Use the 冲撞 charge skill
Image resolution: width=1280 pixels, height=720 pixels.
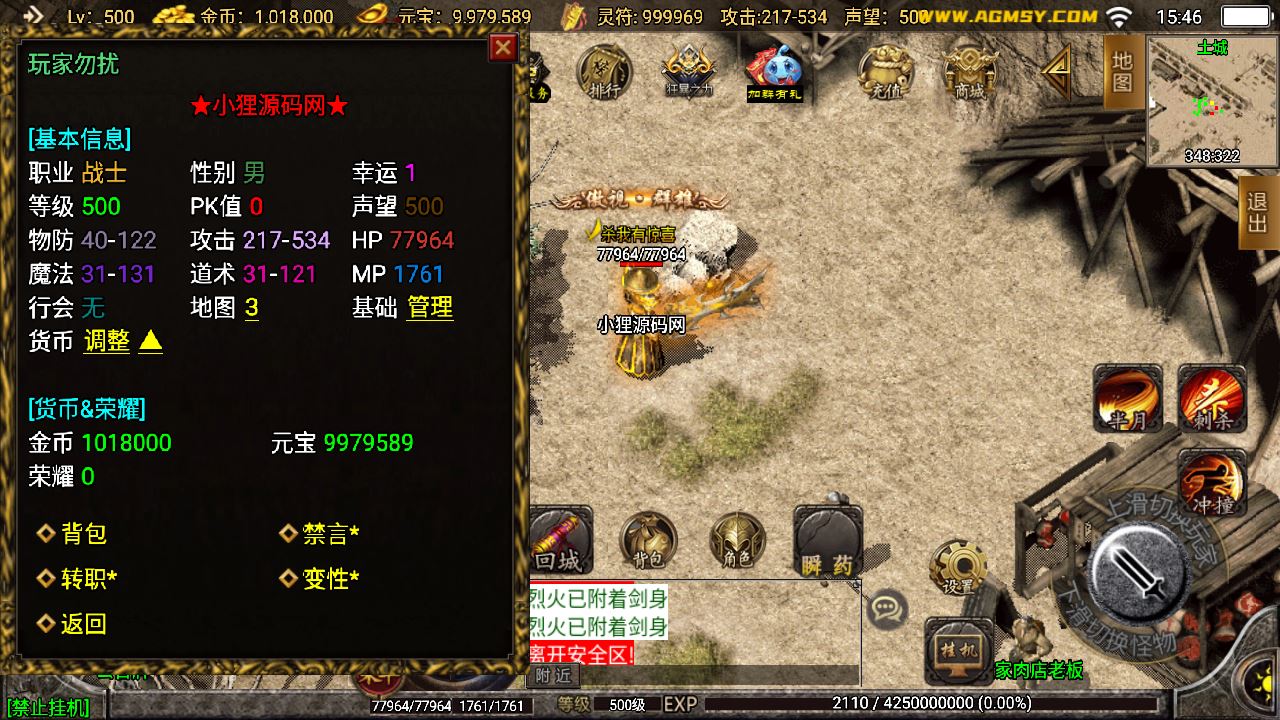pos(1212,482)
